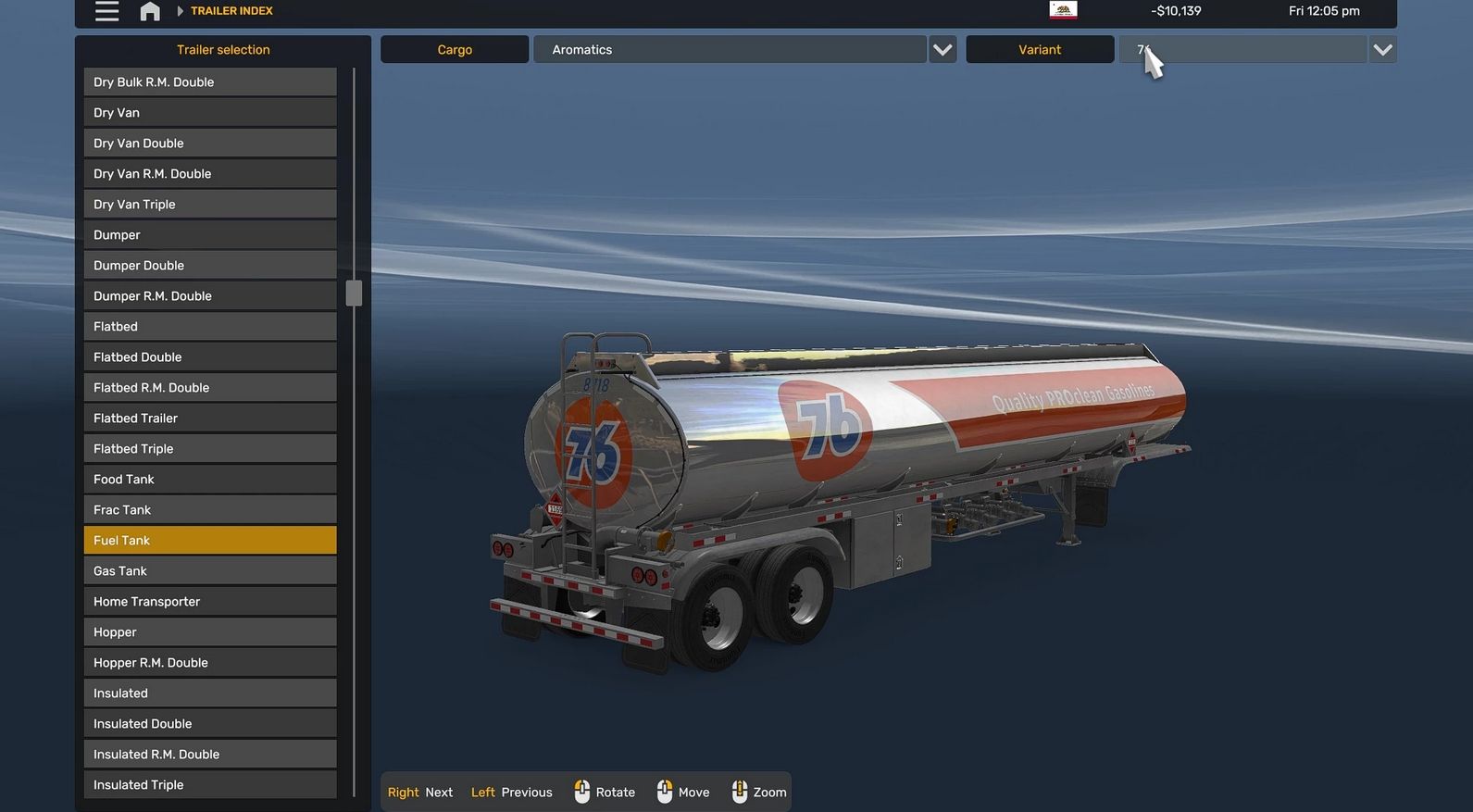Expand the Variant dropdown arrow

(x=1382, y=50)
